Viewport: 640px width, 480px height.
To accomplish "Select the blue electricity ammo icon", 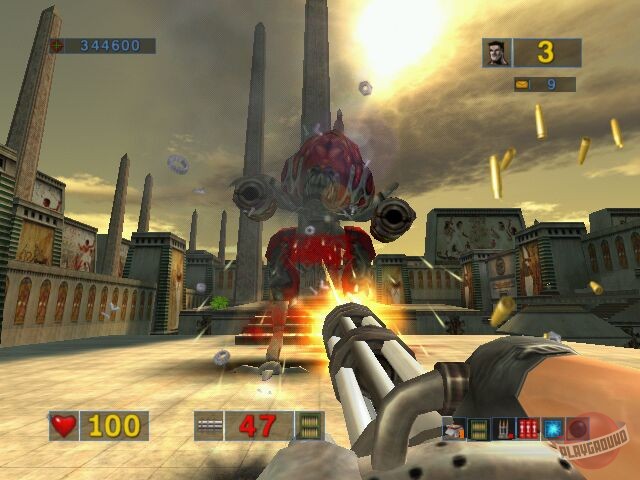I will pyautogui.click(x=552, y=430).
